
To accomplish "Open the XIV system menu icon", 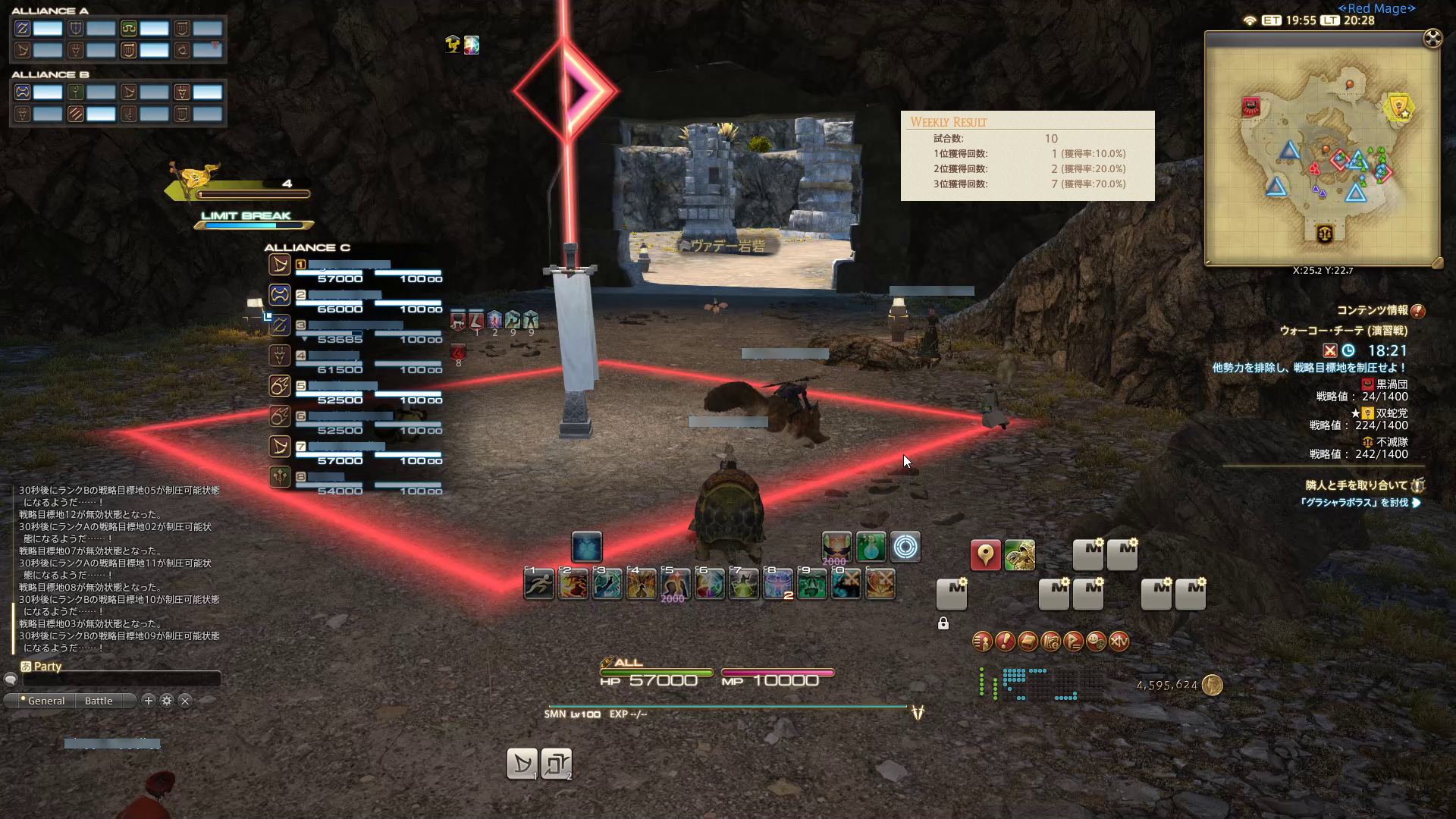I will tap(1119, 642).
